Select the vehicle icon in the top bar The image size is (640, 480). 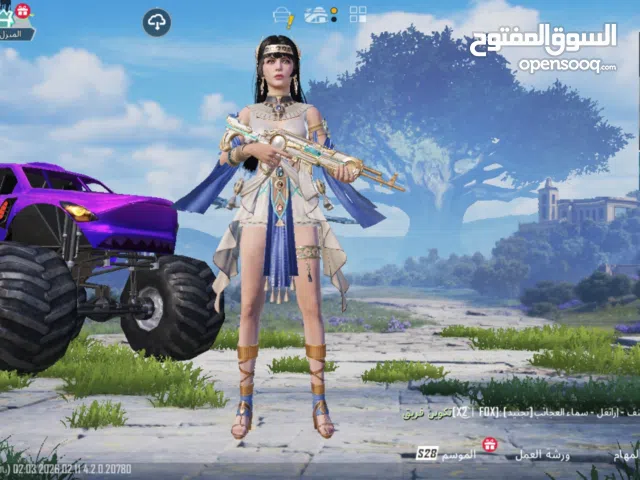point(316,15)
